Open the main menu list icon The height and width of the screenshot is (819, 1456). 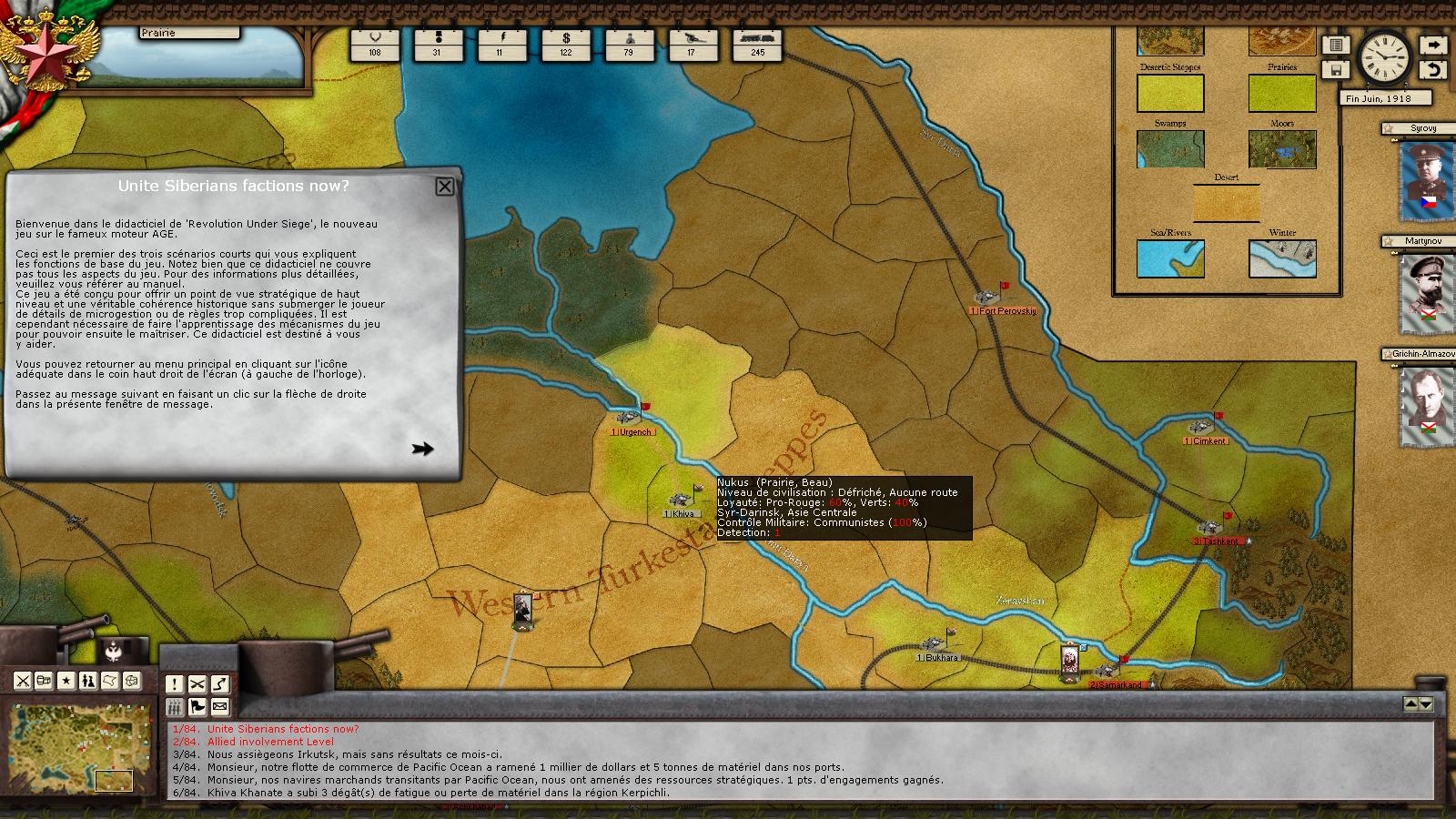point(1336,45)
